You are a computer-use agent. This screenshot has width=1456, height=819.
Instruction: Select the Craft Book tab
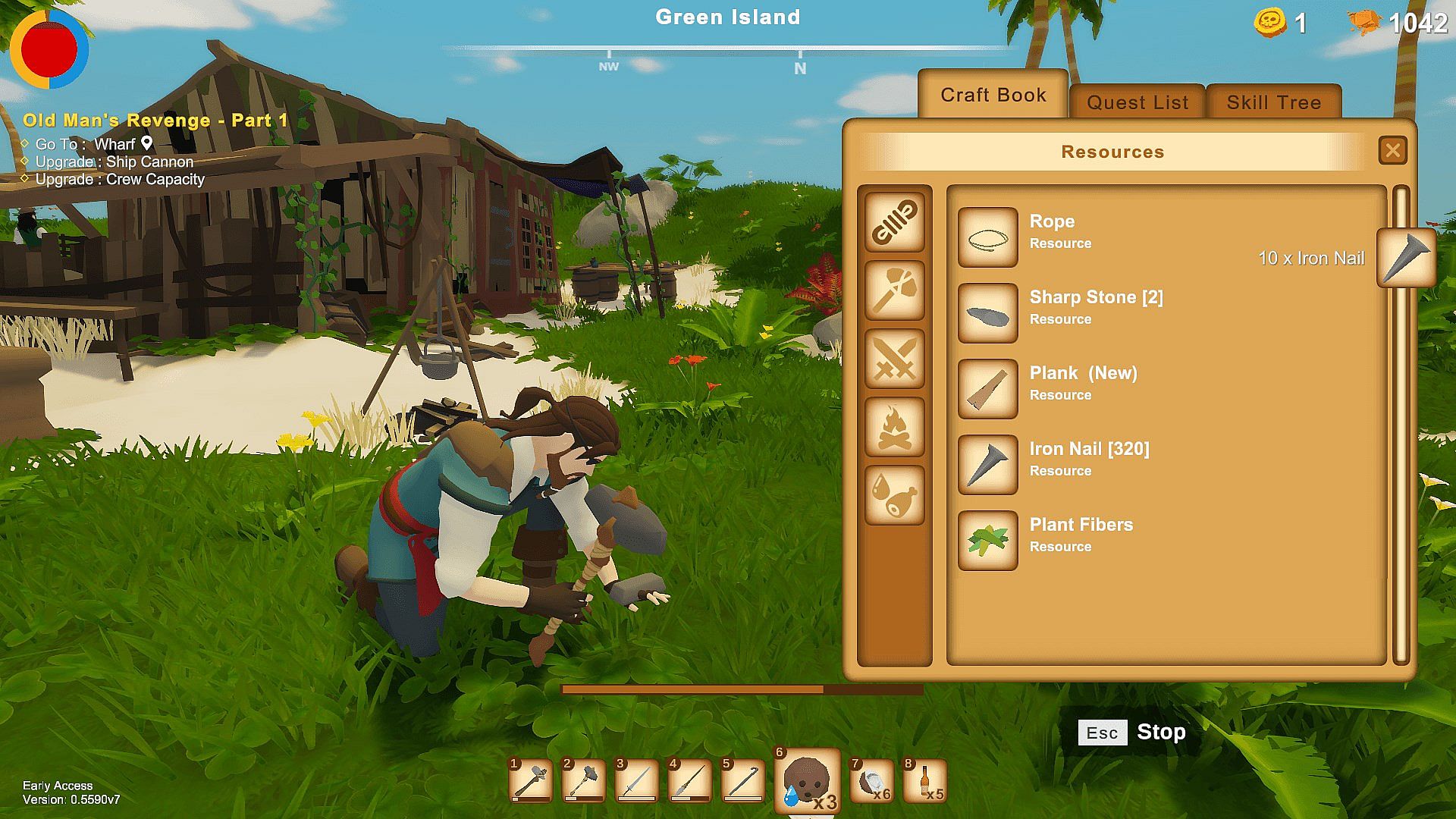[993, 95]
